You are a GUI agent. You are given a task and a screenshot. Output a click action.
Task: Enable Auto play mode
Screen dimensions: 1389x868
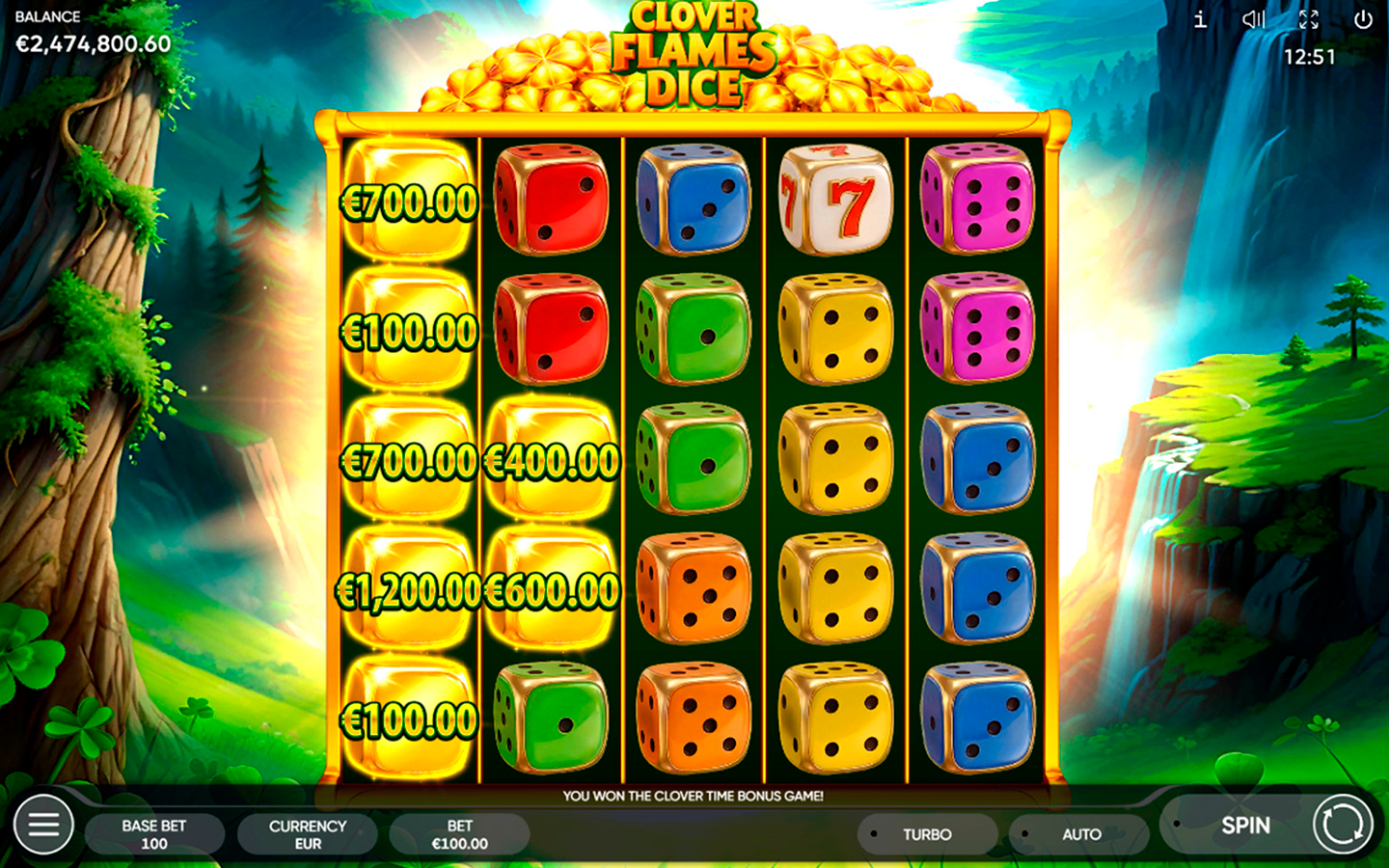point(1081,834)
